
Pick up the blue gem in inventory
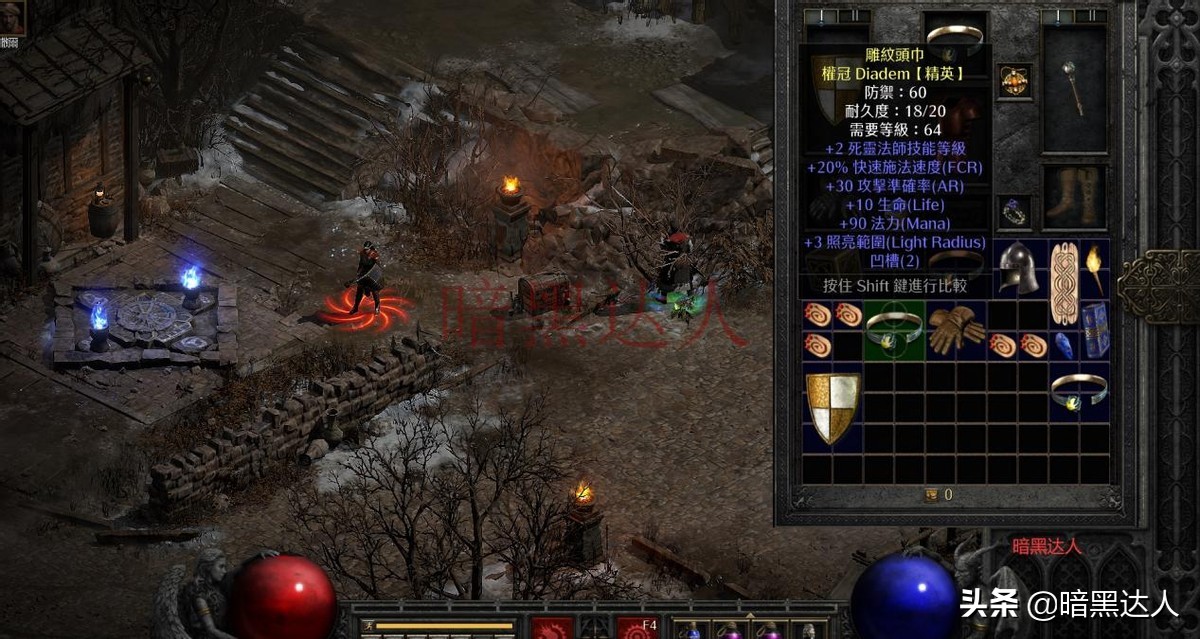click(x=1064, y=345)
